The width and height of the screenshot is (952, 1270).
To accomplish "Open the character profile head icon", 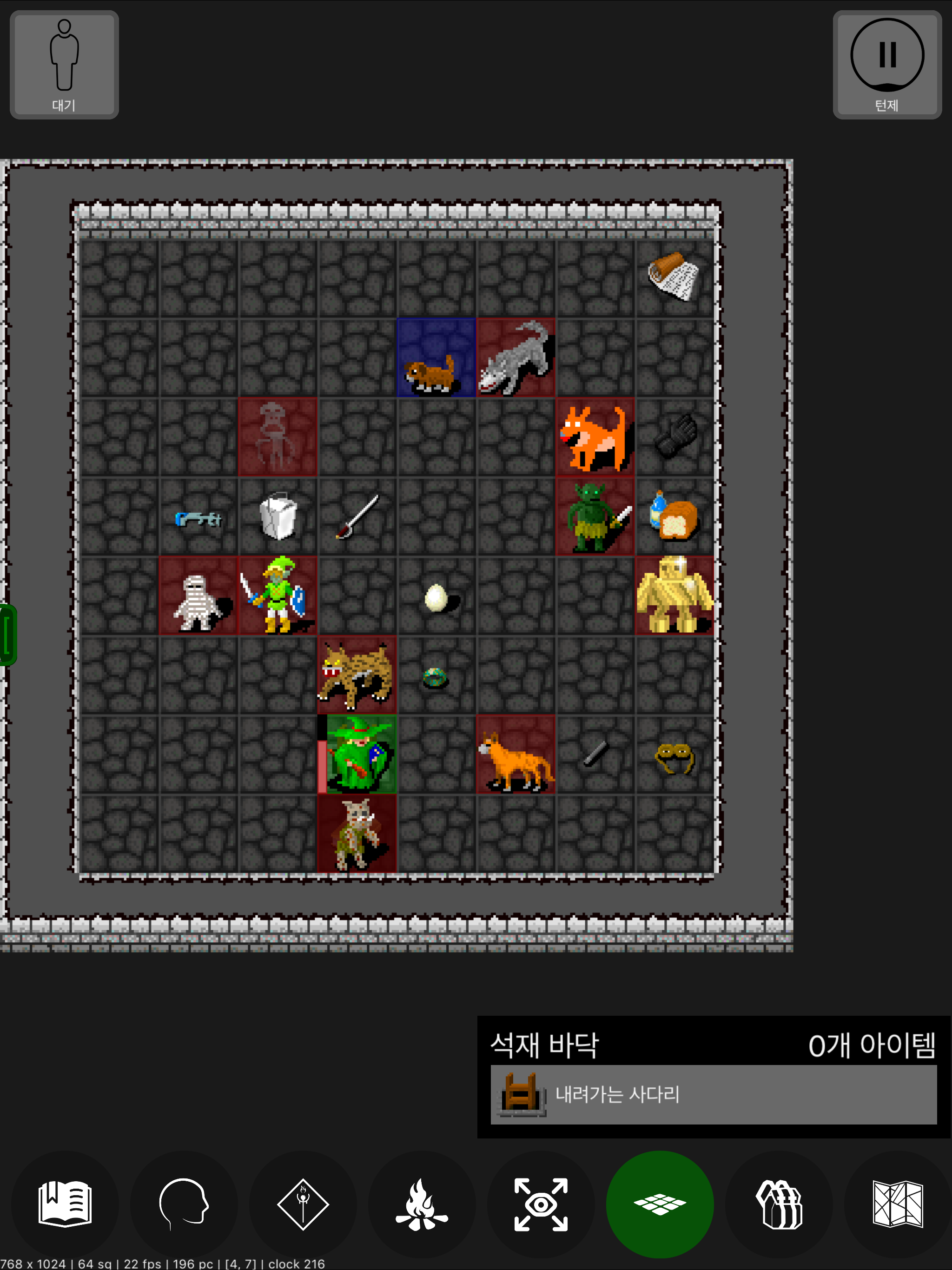I will pos(184,1204).
